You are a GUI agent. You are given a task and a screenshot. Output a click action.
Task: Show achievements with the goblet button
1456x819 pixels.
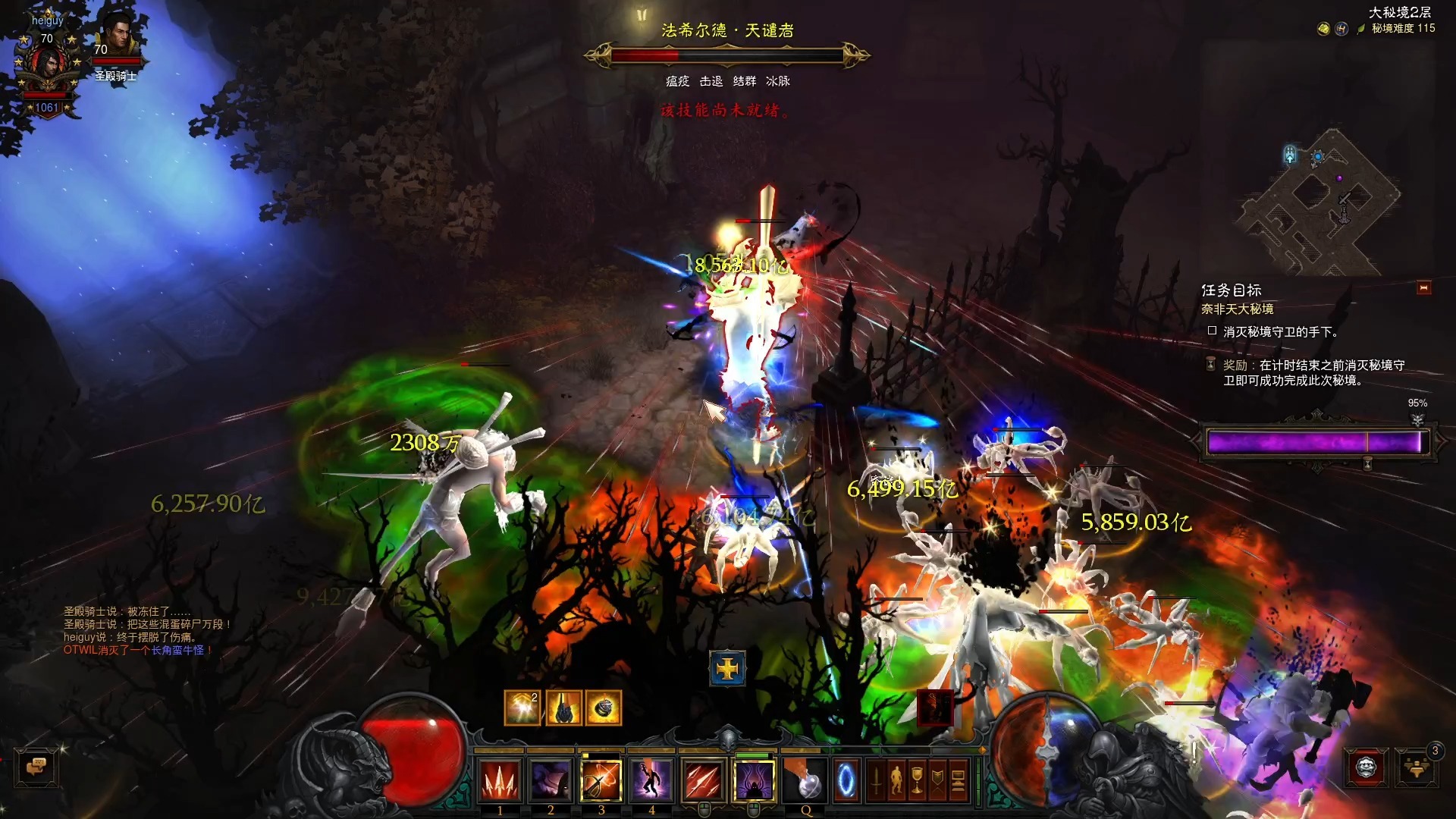pos(917,780)
